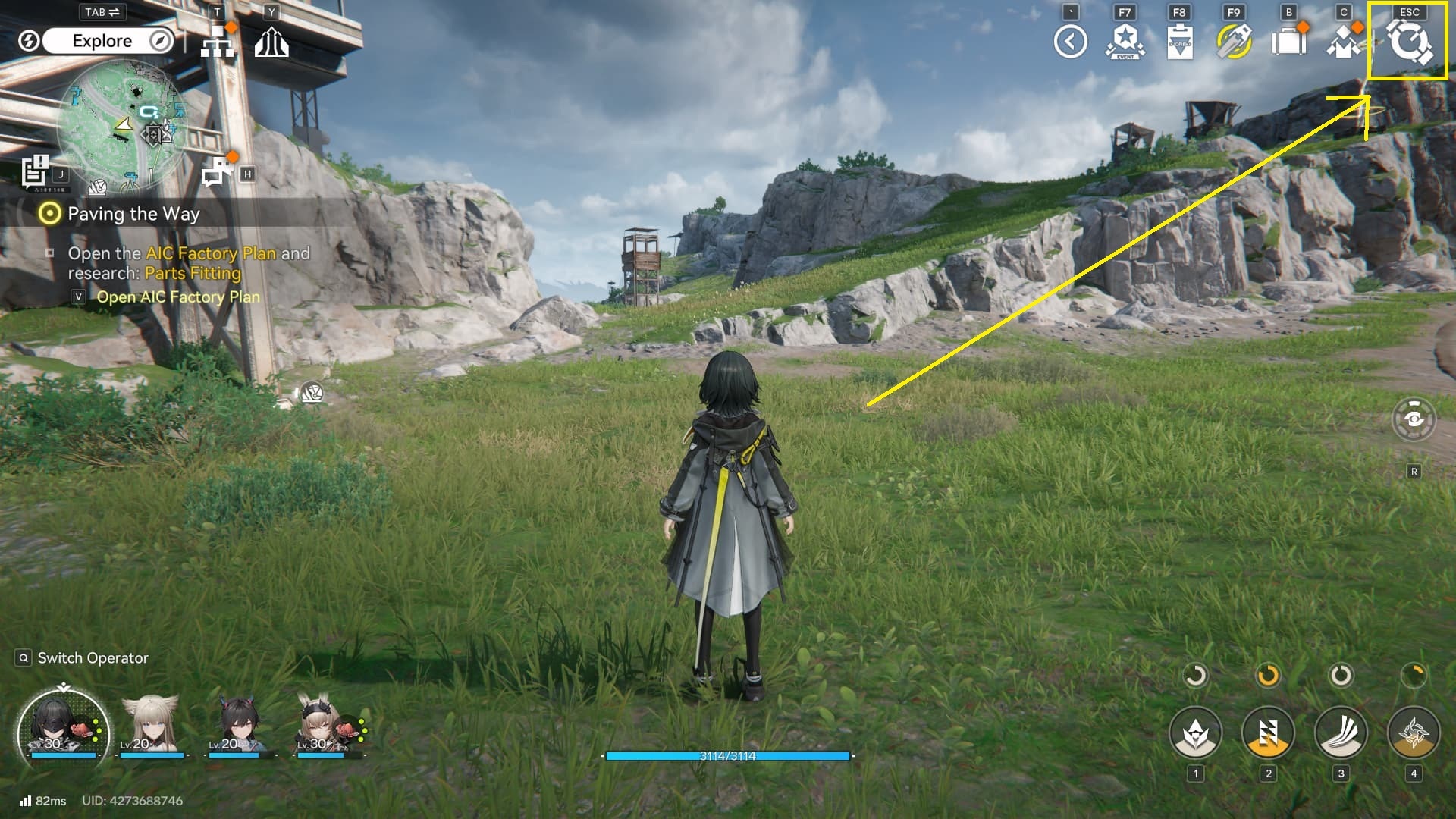
Task: Open the yellow-ringed headhunting icon
Action: 1234,42
